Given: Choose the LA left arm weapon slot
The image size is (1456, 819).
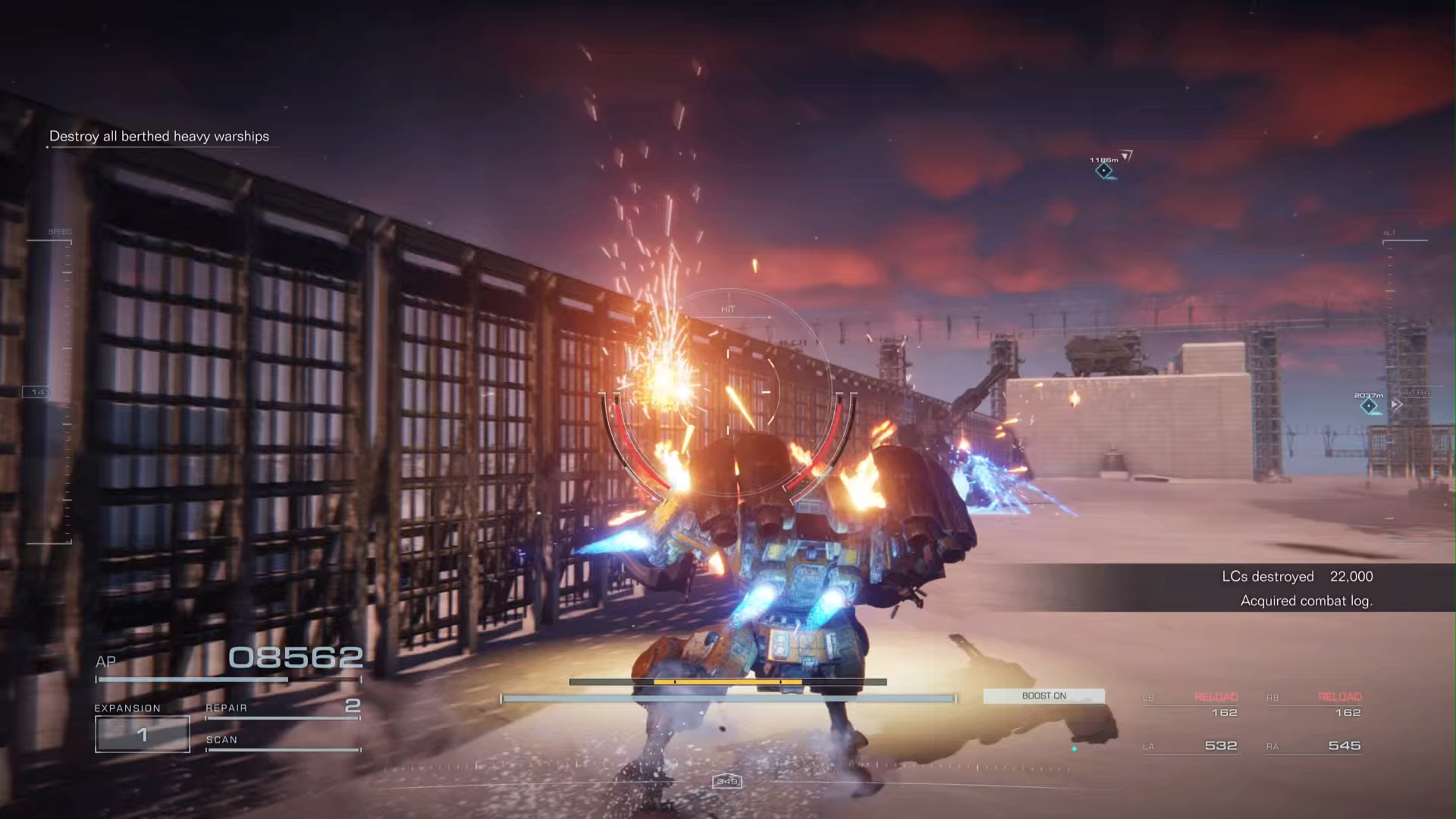Looking at the screenshot, I should coord(1191,746).
